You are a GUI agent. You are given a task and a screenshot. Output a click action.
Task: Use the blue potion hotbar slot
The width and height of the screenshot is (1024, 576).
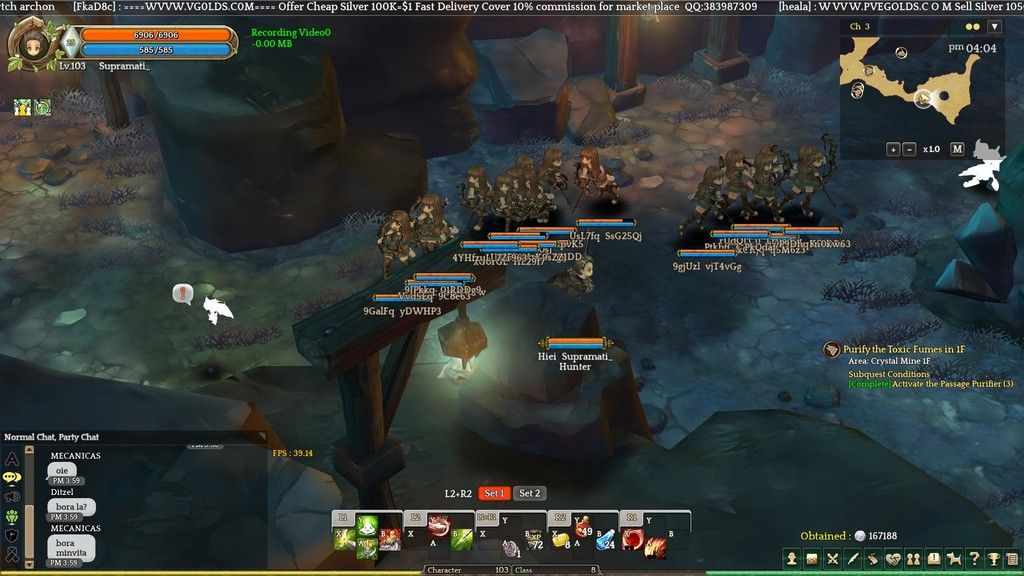pos(604,541)
